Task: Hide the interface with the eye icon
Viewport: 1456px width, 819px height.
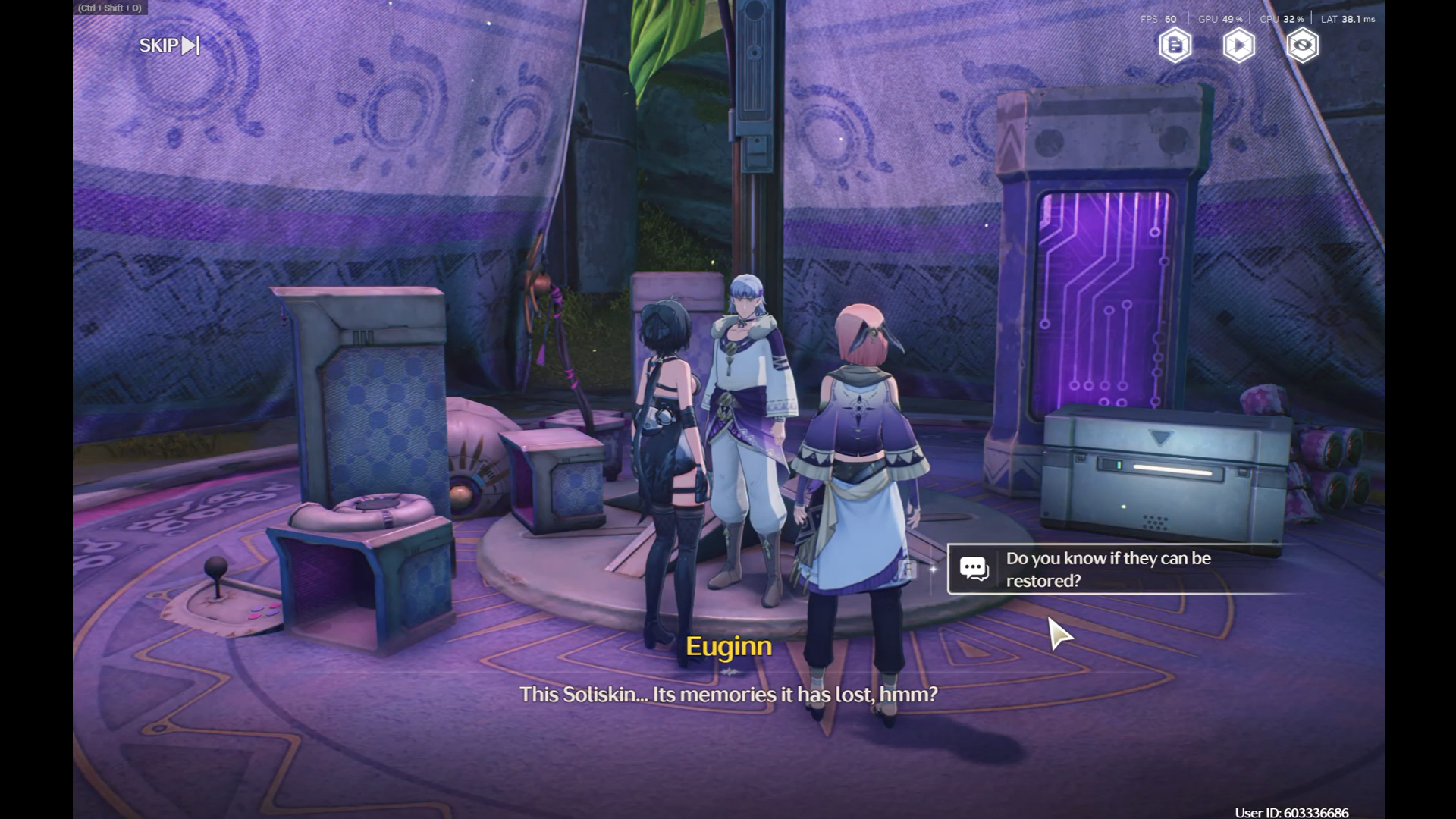Action: pyautogui.click(x=1302, y=45)
